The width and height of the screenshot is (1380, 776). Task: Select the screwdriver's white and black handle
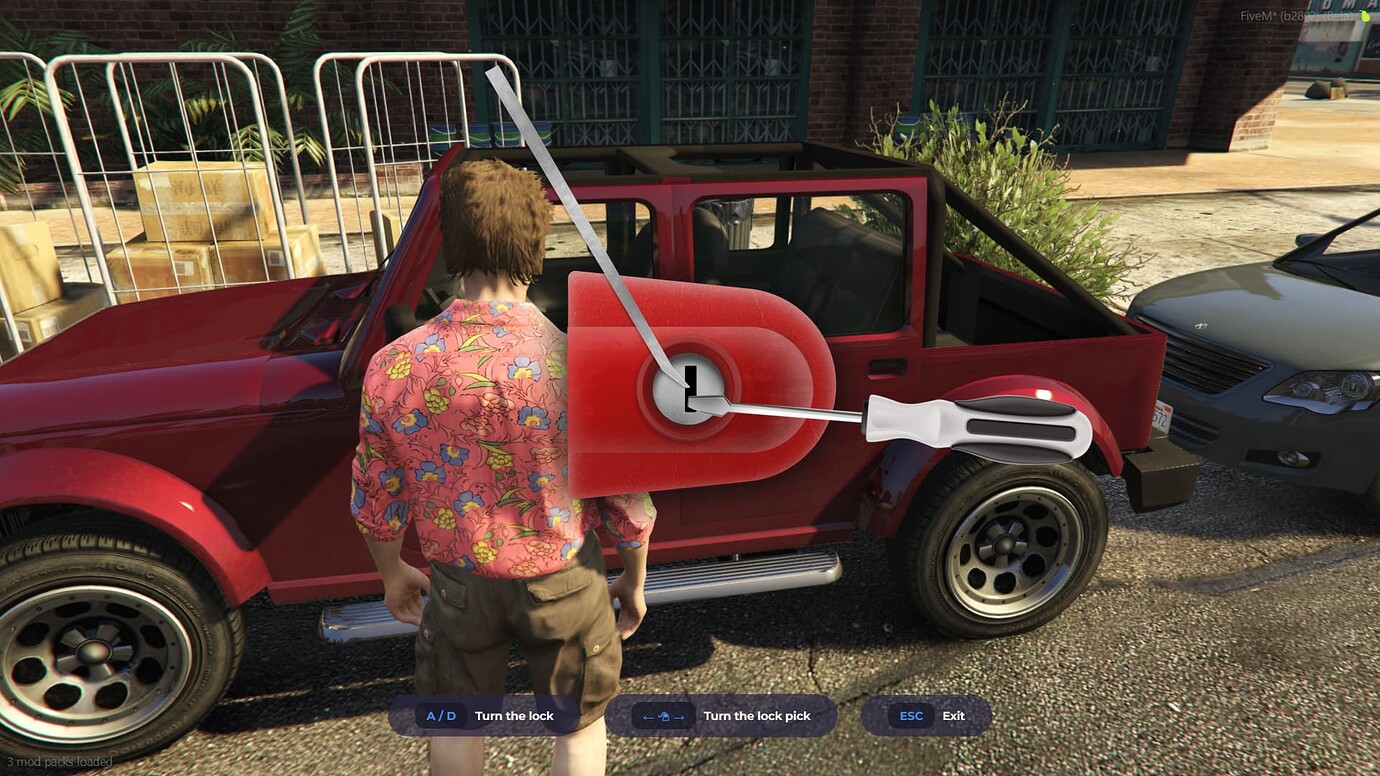[978, 426]
